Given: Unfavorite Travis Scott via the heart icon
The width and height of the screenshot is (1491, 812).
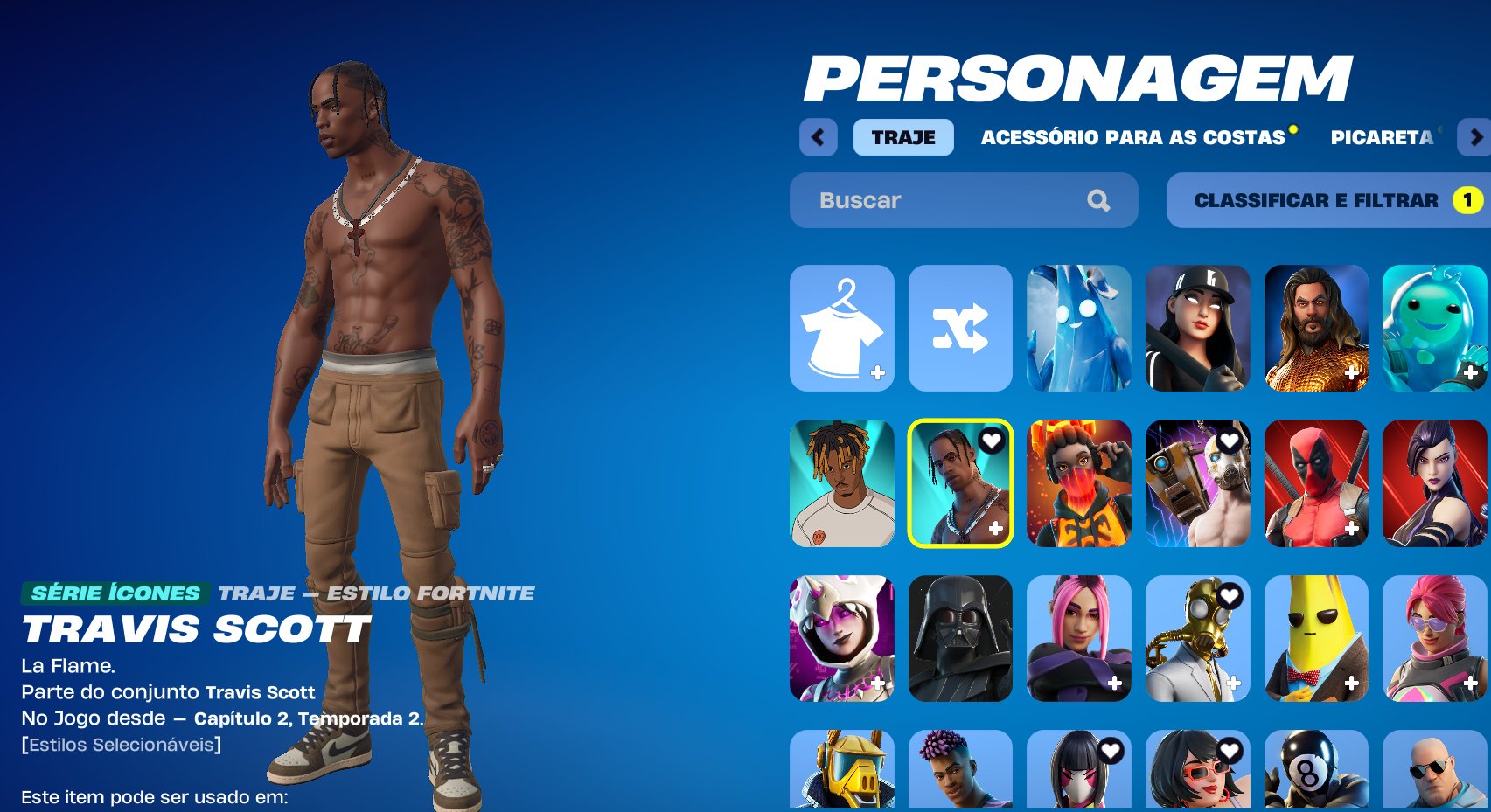Looking at the screenshot, I should [991, 441].
